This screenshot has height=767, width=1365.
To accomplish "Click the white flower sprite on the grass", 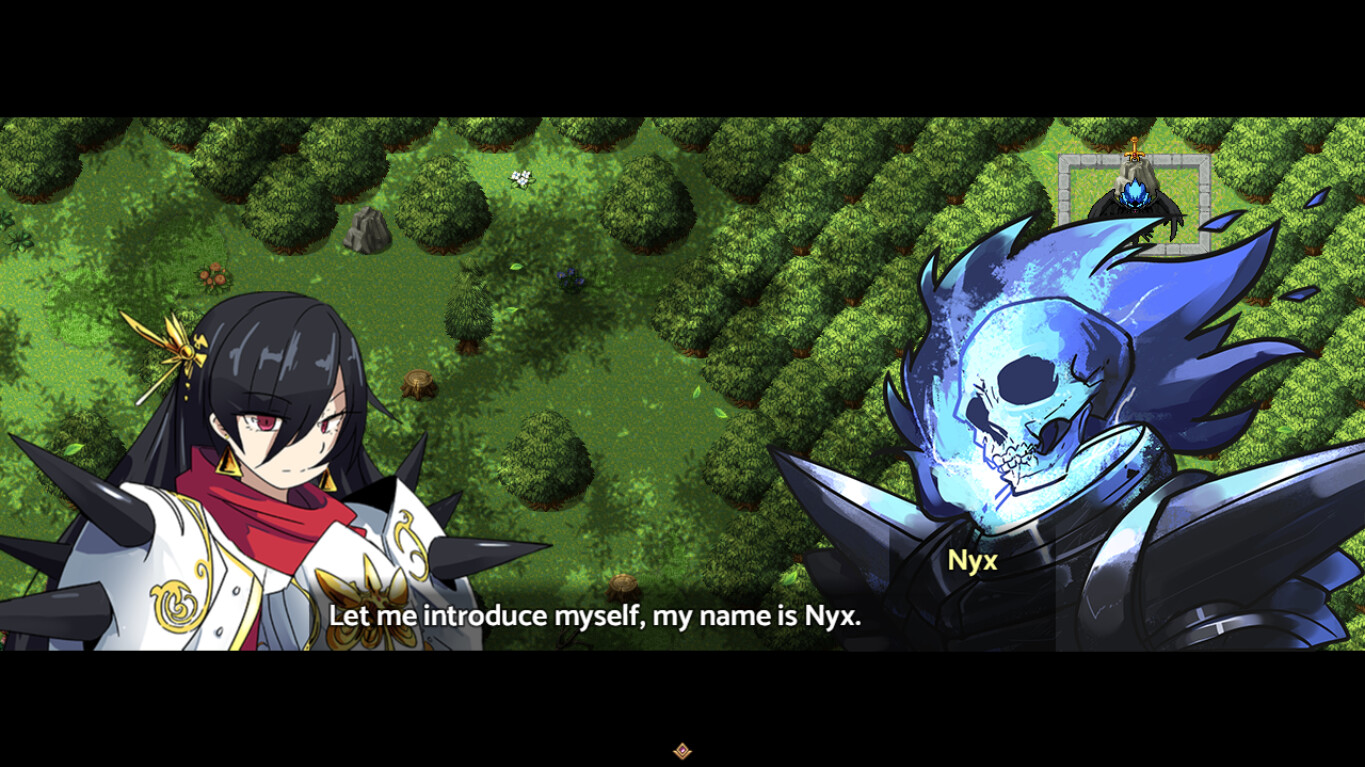I will tap(520, 177).
